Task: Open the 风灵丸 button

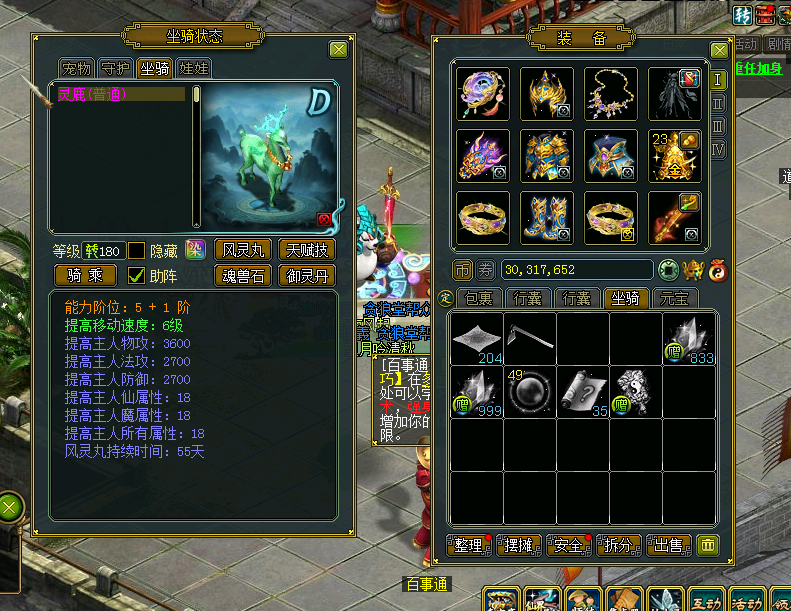Action: [x=242, y=249]
